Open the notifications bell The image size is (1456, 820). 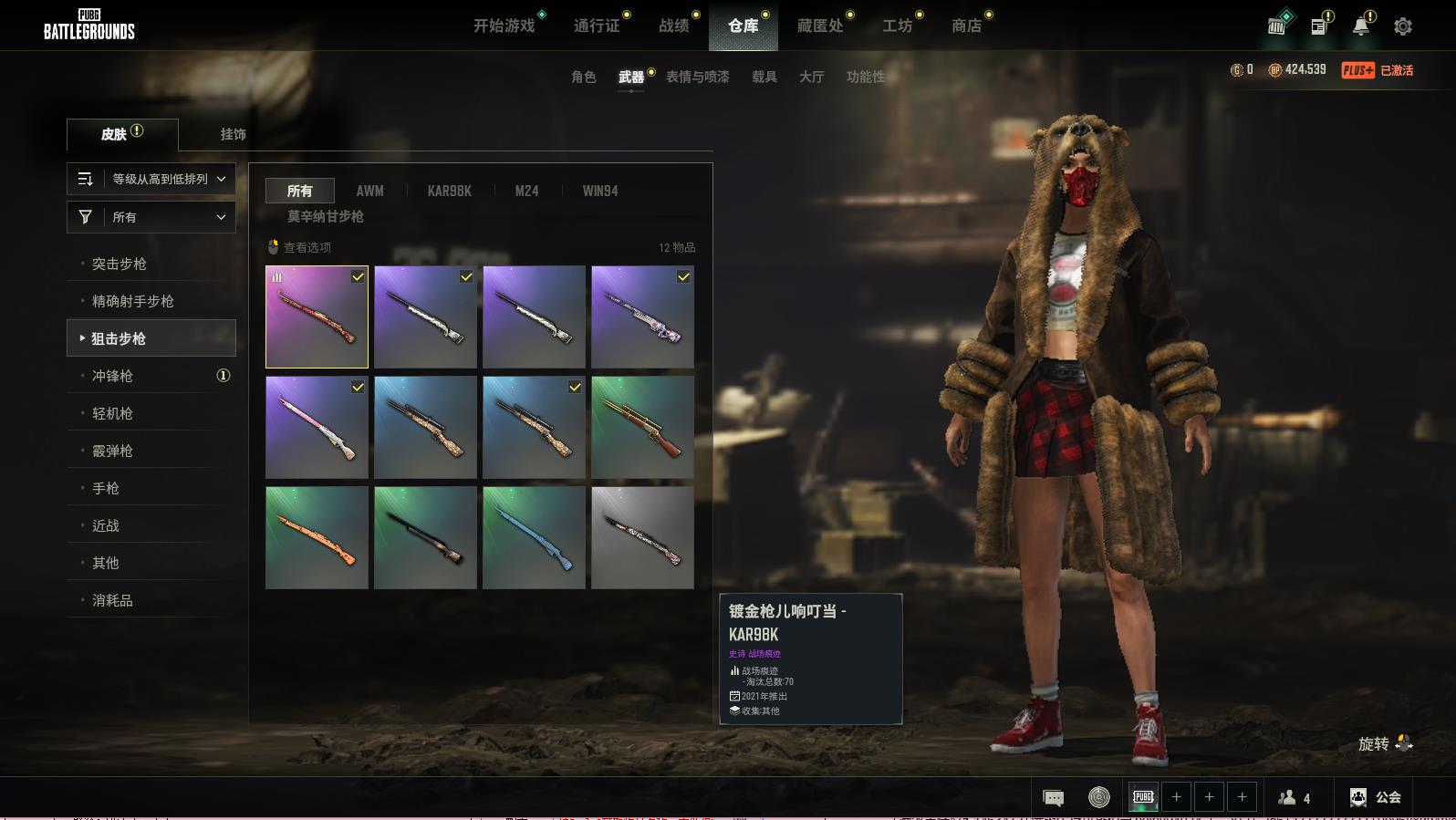coord(1361,26)
